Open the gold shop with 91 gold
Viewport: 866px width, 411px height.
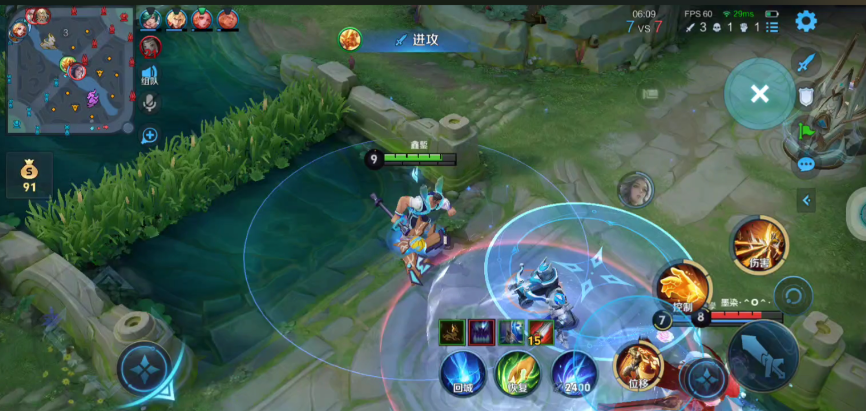click(30, 174)
